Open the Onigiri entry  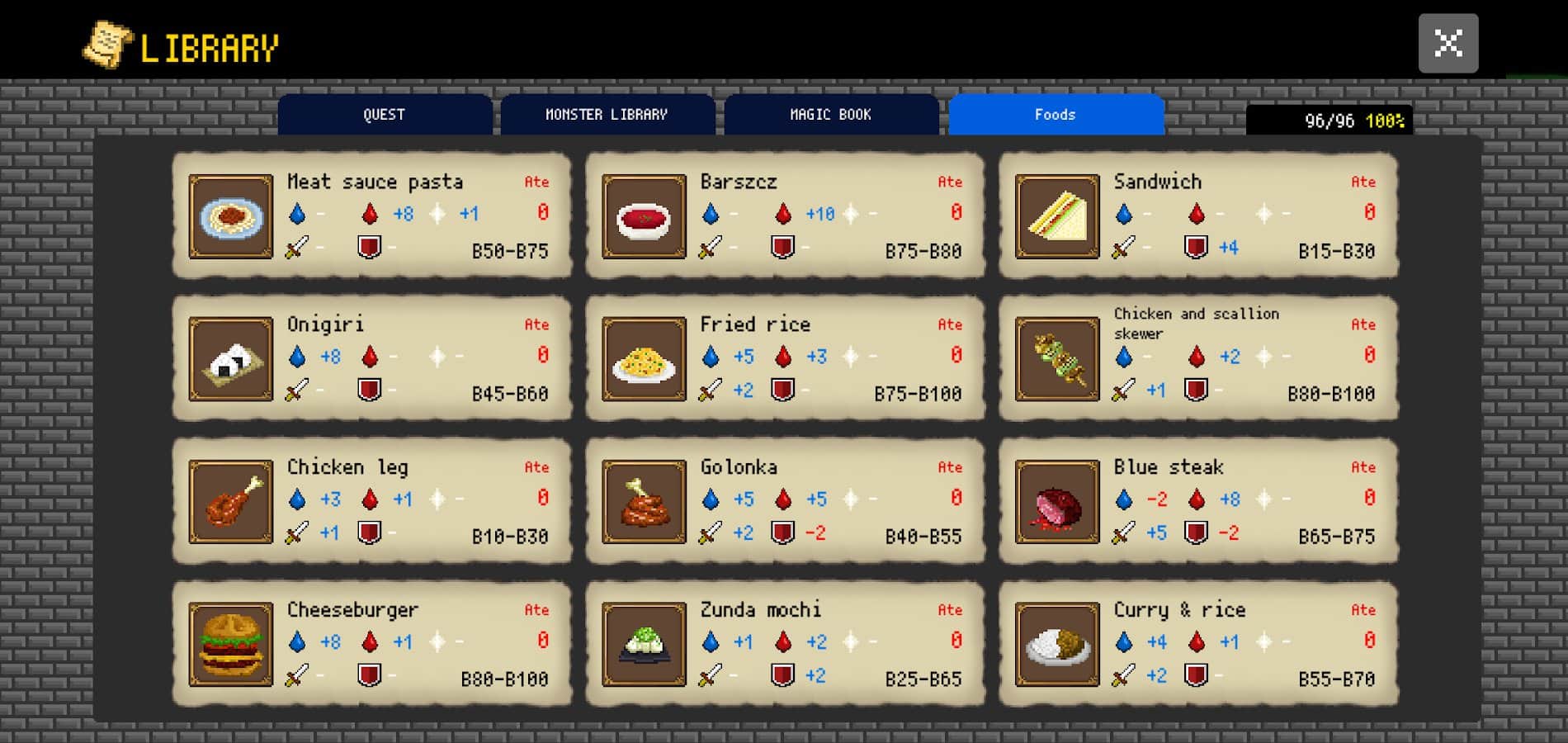(371, 358)
